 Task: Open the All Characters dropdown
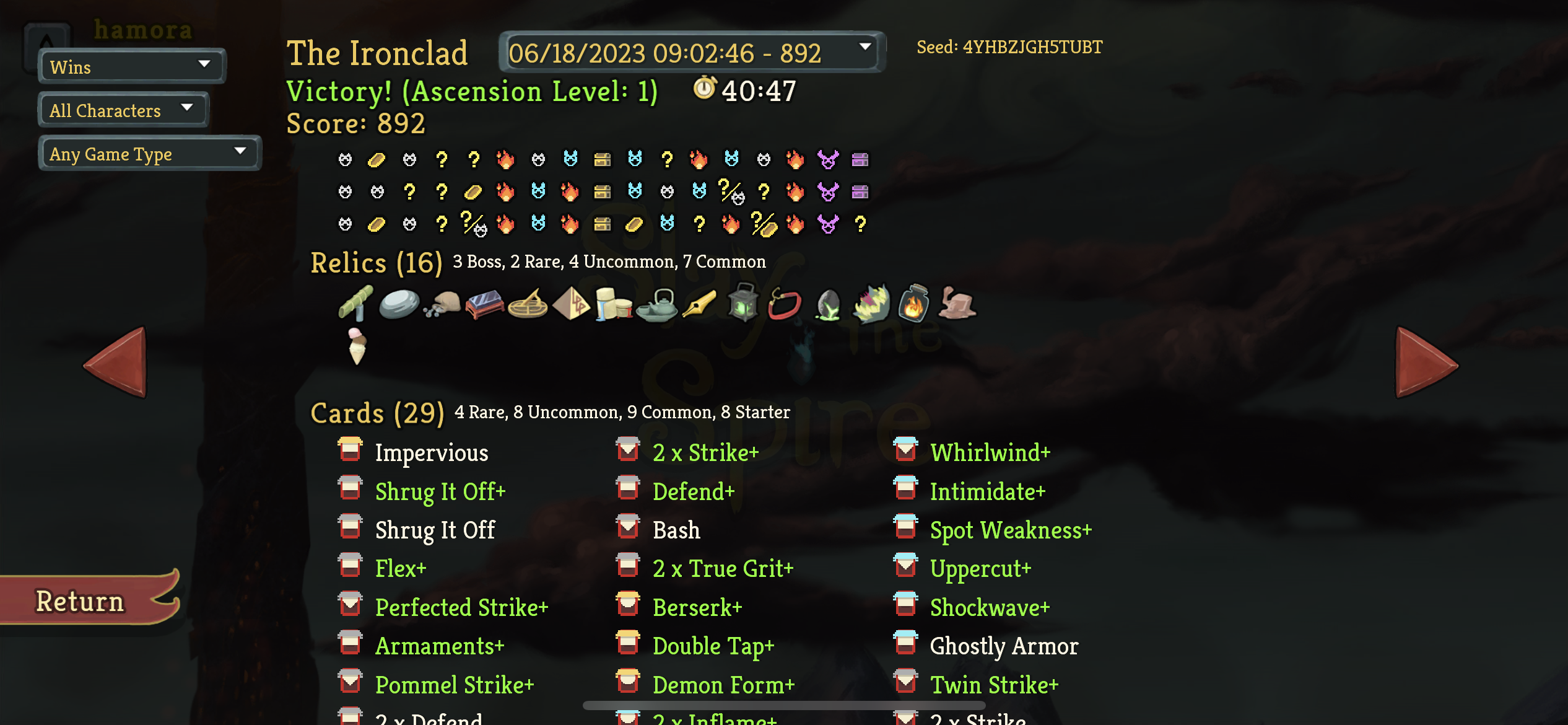(x=122, y=110)
